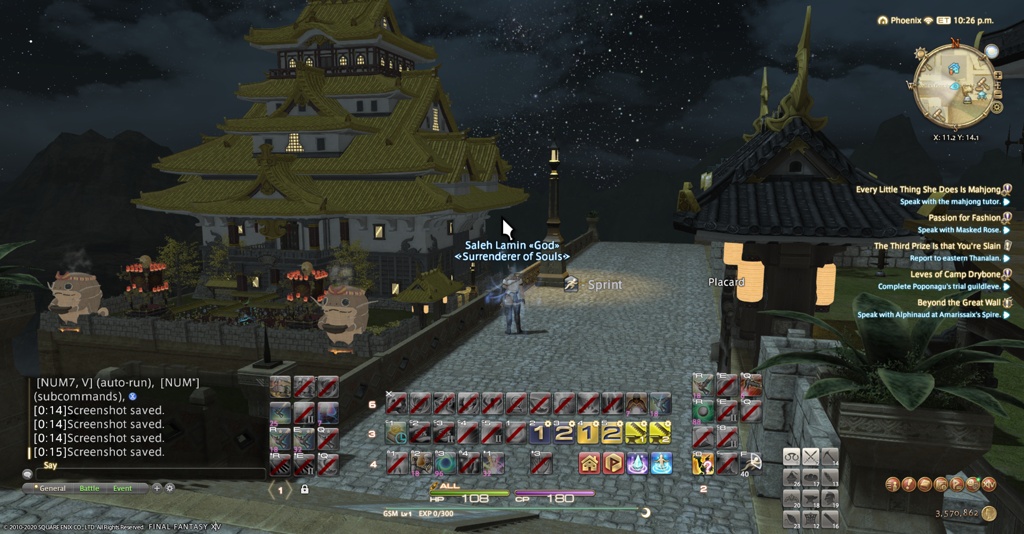The width and height of the screenshot is (1024, 534).
Task: Add a new chat tab with plus button
Action: (x=156, y=488)
